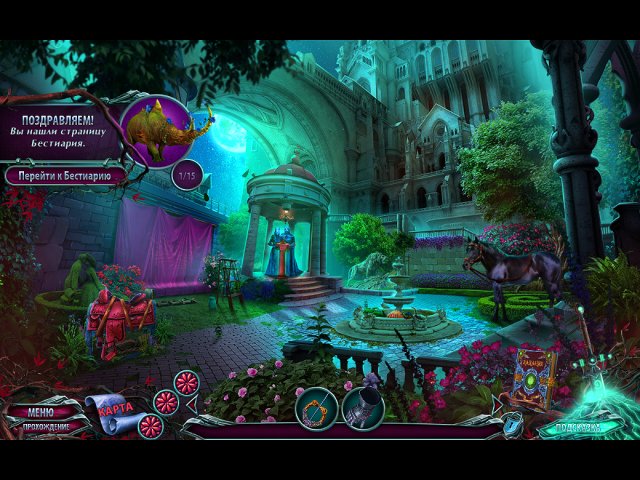Open the journal book with green gem
Viewport: 640px width, 480px height.
535,378
